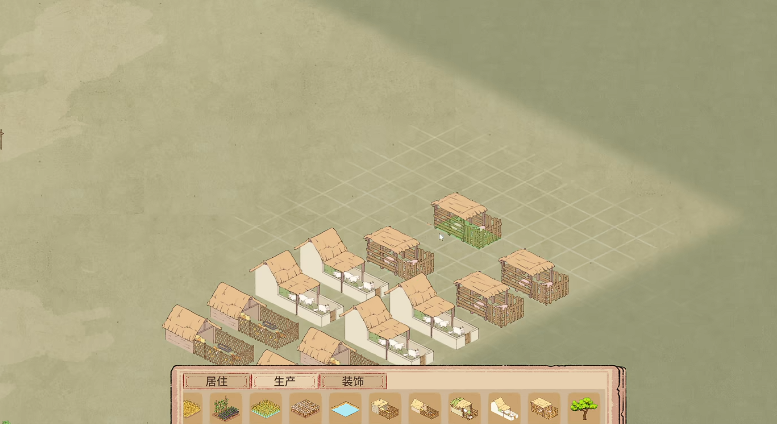The width and height of the screenshot is (777, 424).
Task: Pick the green tree build icon
Action: tap(584, 408)
